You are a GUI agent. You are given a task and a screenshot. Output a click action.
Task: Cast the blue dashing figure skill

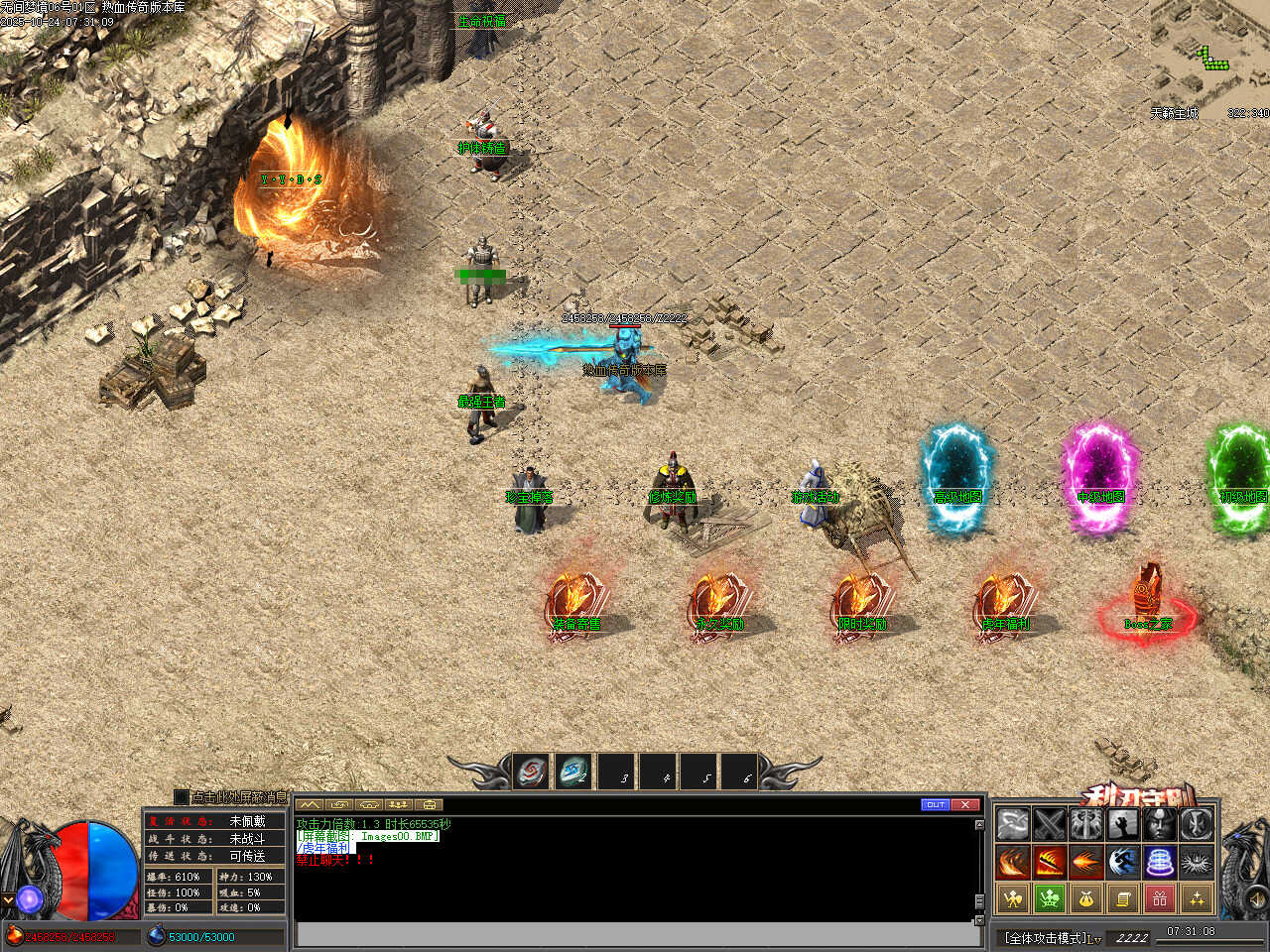pyautogui.click(x=1123, y=862)
